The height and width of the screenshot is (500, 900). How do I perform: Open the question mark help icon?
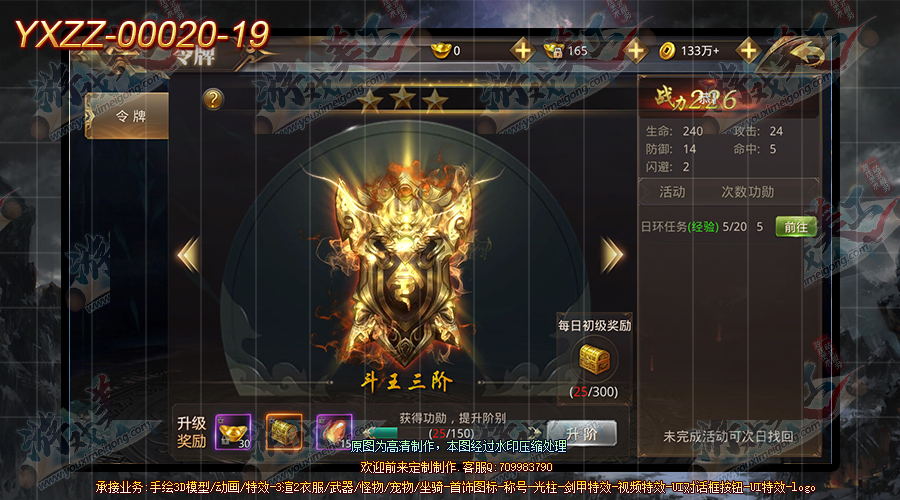pyautogui.click(x=212, y=99)
